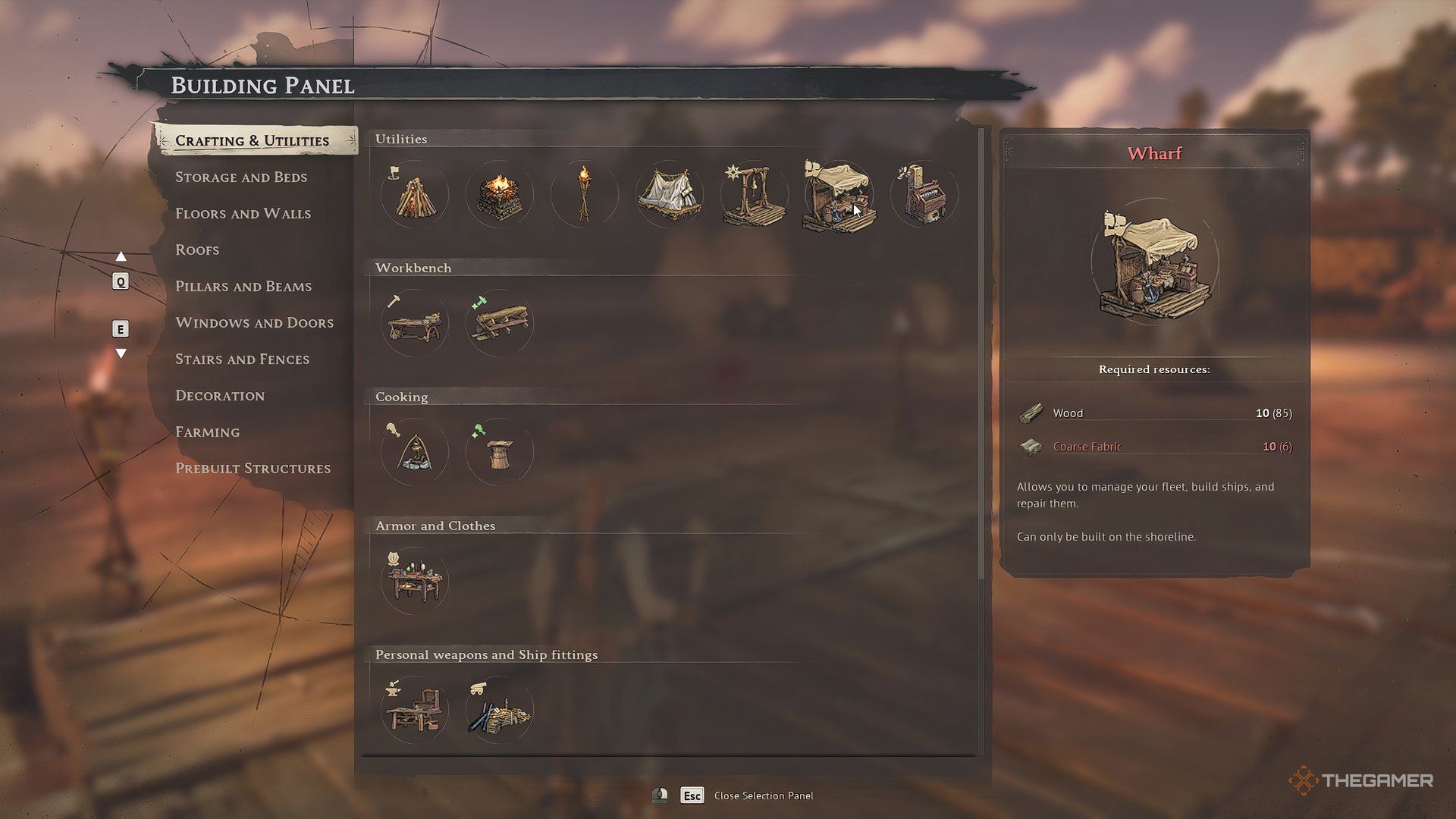Switch to the Decoration category
Screen dimensions: 1456x819
coord(220,396)
